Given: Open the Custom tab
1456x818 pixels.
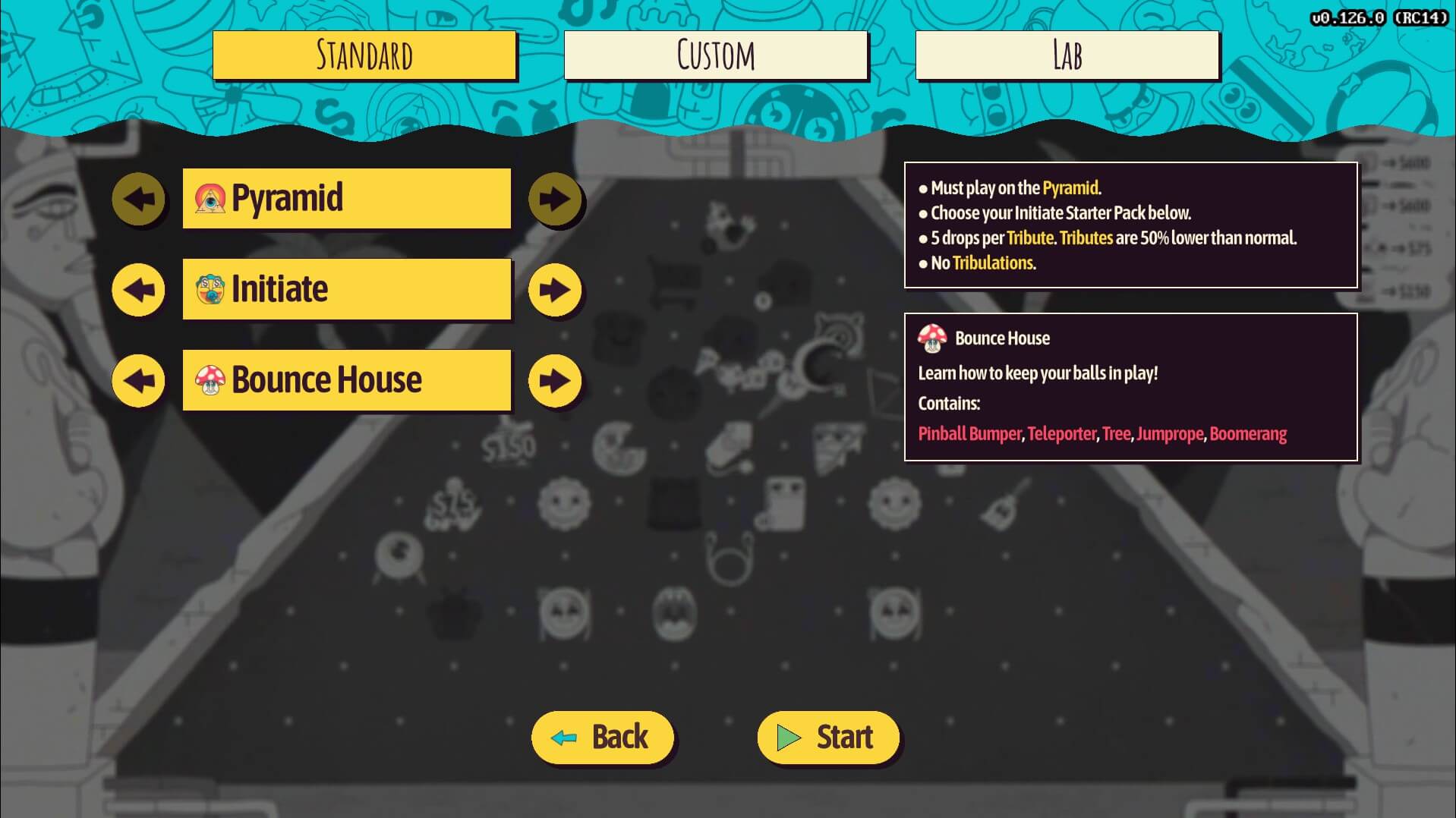Looking at the screenshot, I should tap(715, 55).
